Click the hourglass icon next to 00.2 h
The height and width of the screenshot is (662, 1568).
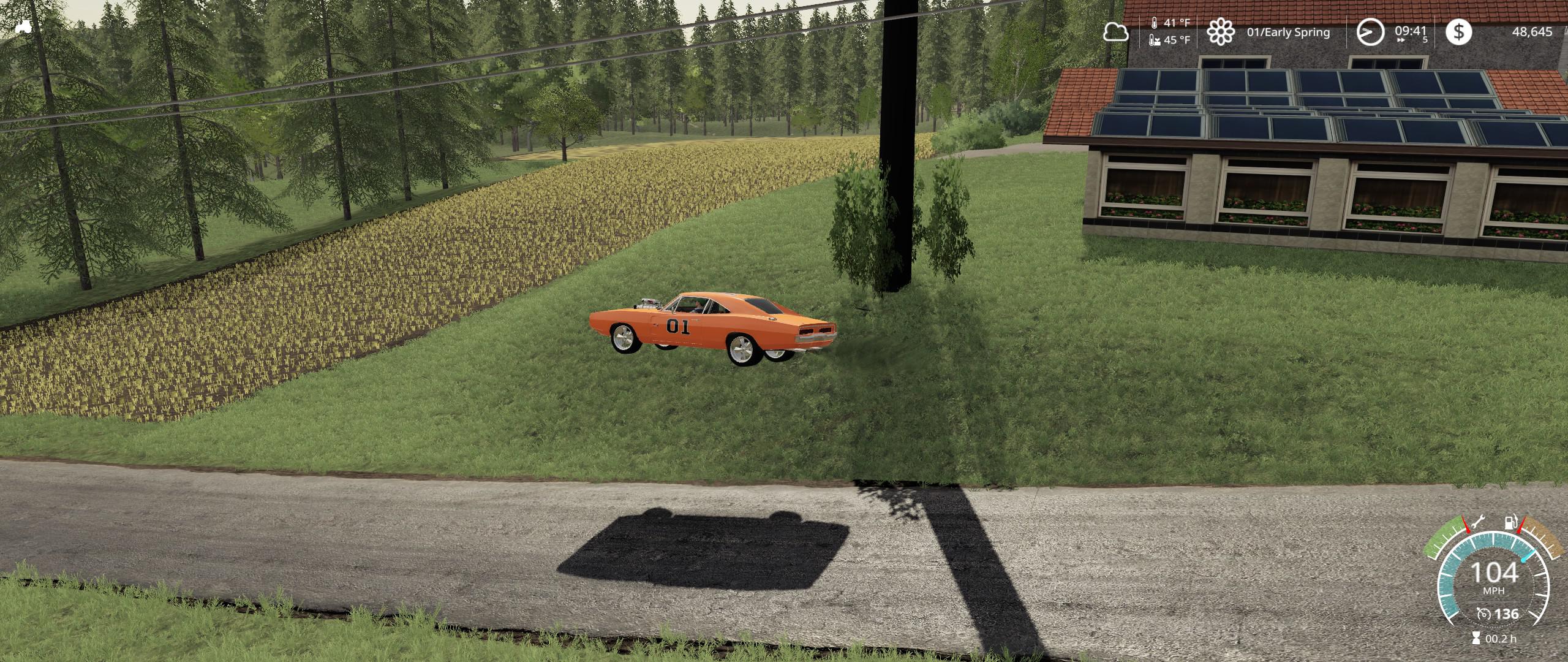[1476, 637]
